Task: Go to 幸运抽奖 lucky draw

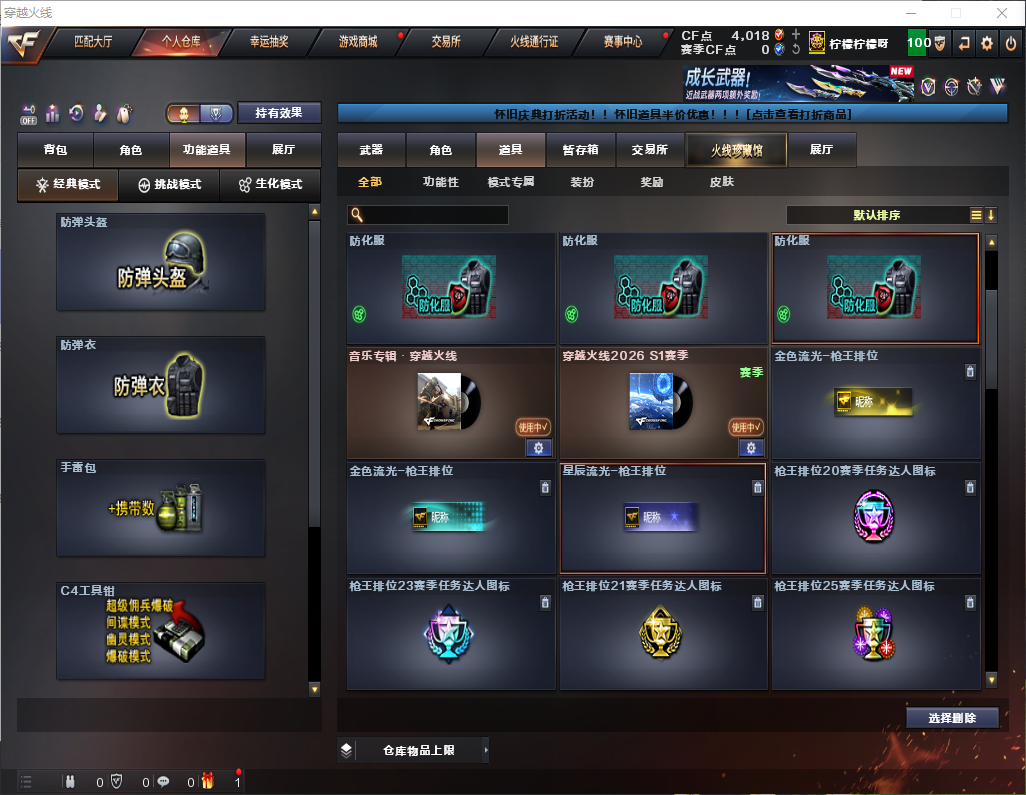Action: pos(268,42)
